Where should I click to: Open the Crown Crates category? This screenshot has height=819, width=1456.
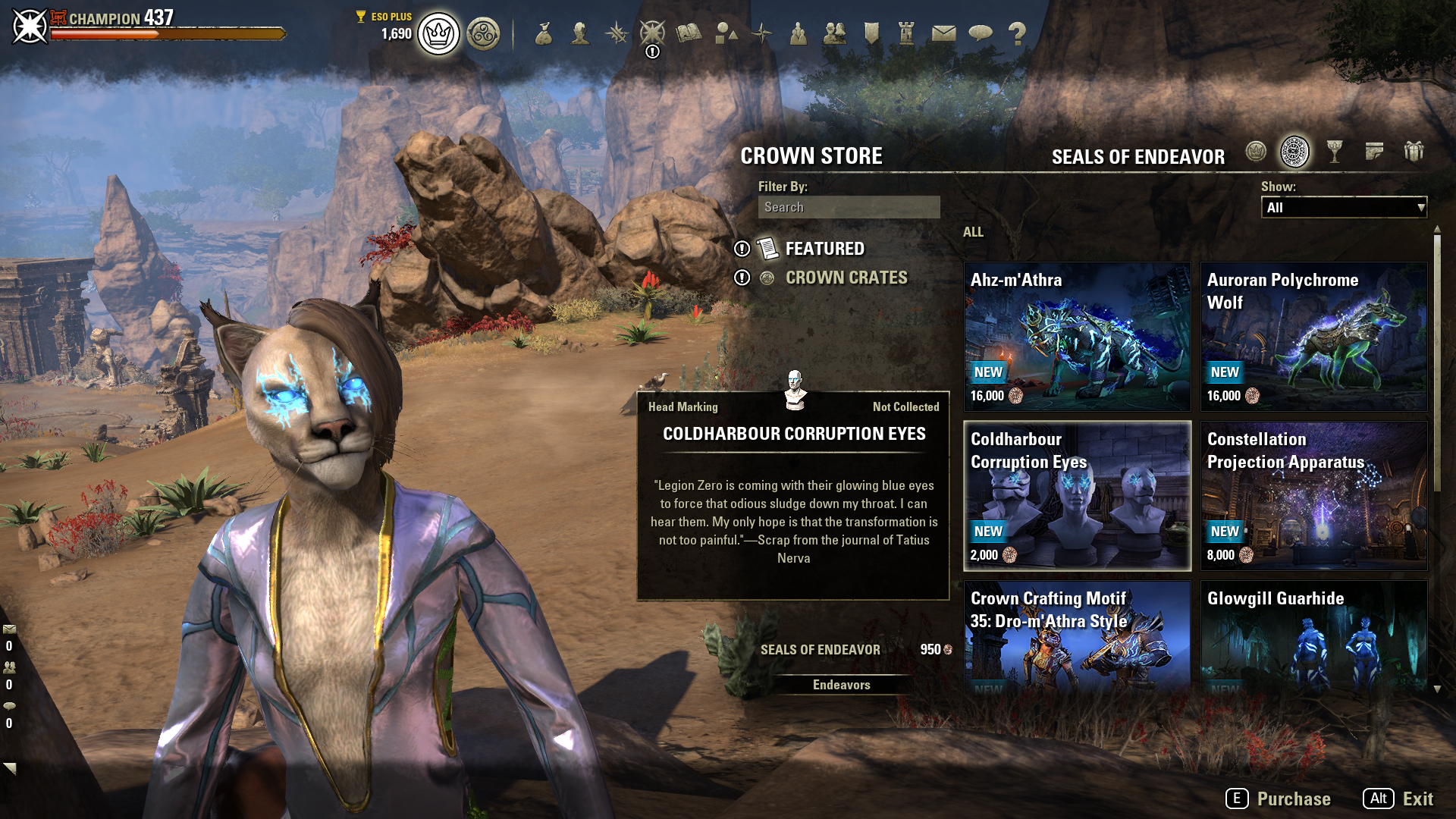point(846,278)
